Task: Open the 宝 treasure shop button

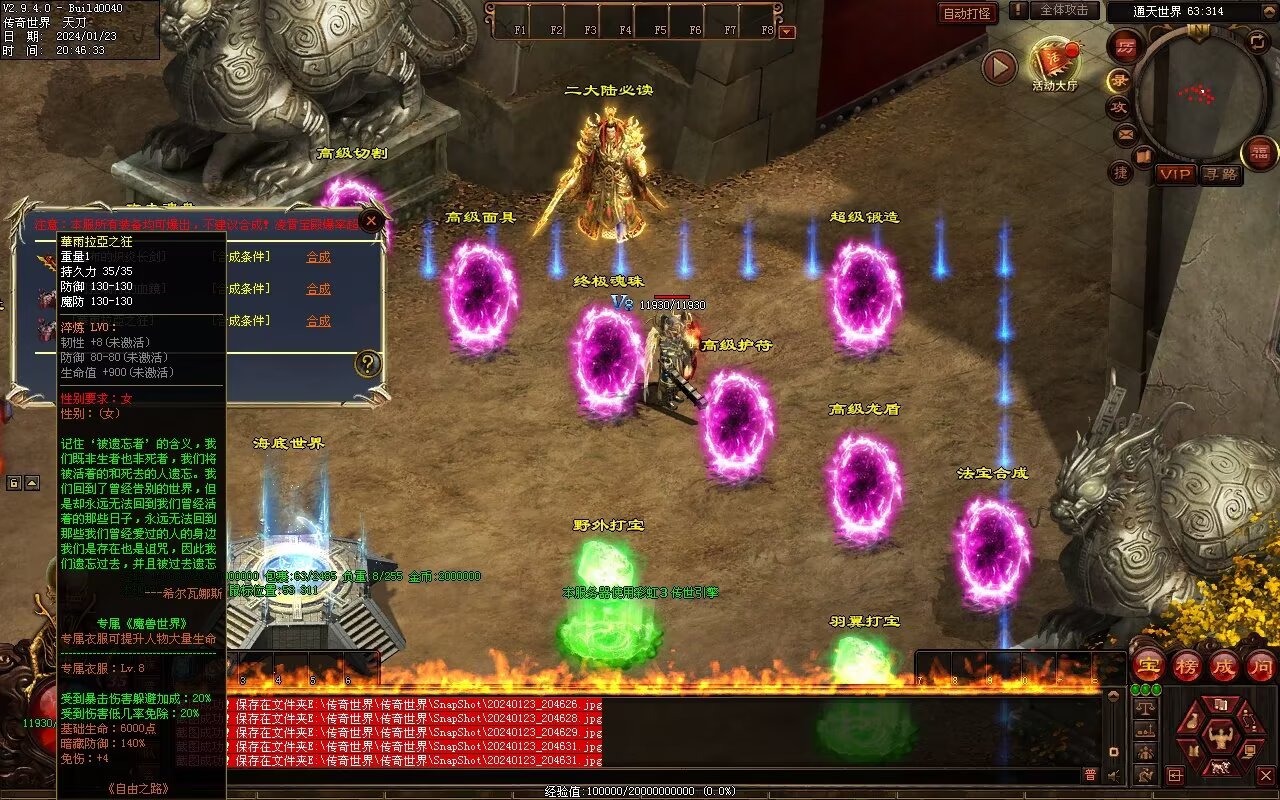Action: pyautogui.click(x=1148, y=665)
